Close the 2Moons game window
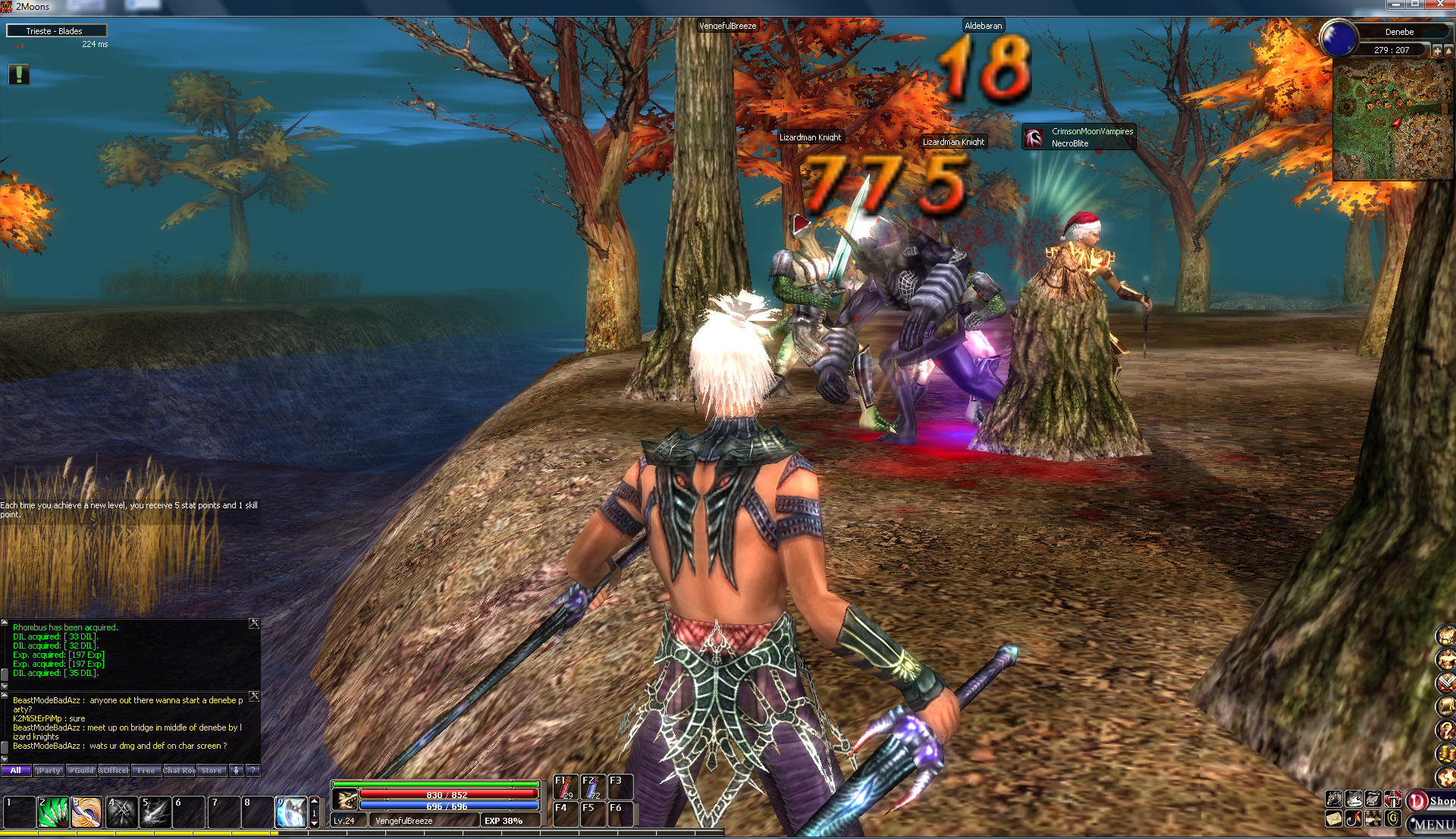The height and width of the screenshot is (839, 1456). pos(1440,5)
